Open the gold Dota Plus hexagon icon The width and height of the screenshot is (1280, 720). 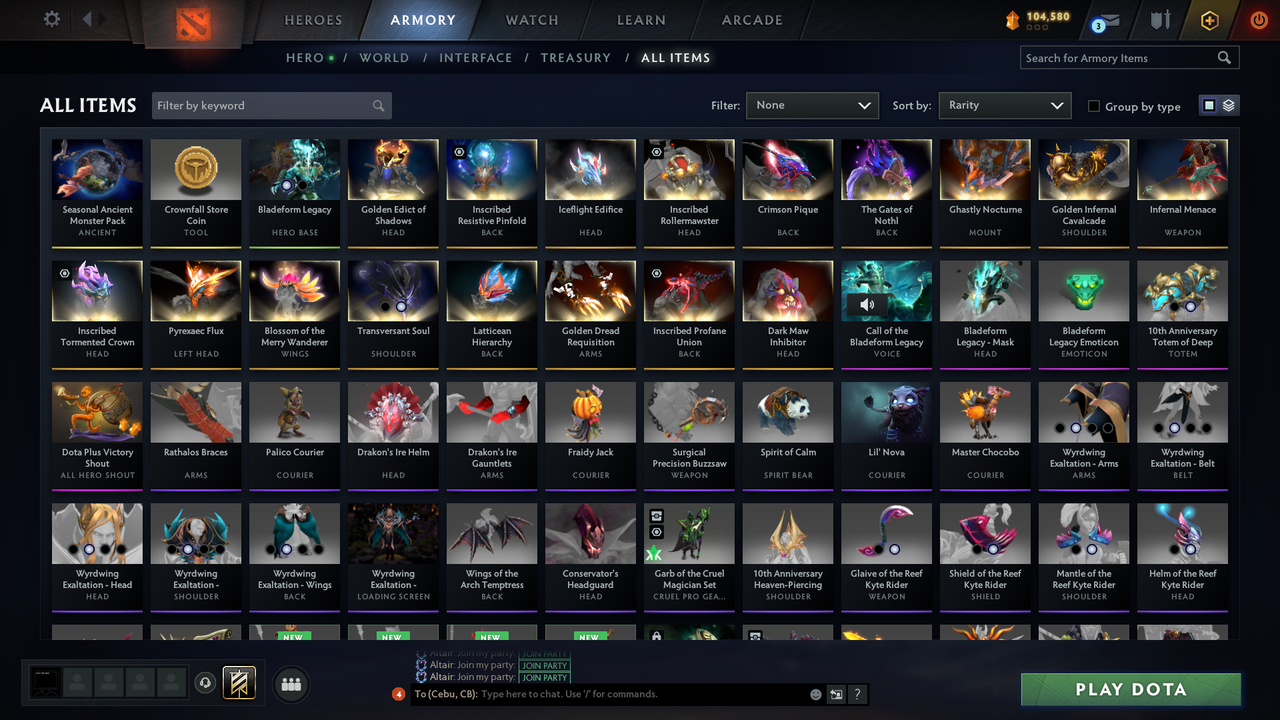[x=1208, y=19]
